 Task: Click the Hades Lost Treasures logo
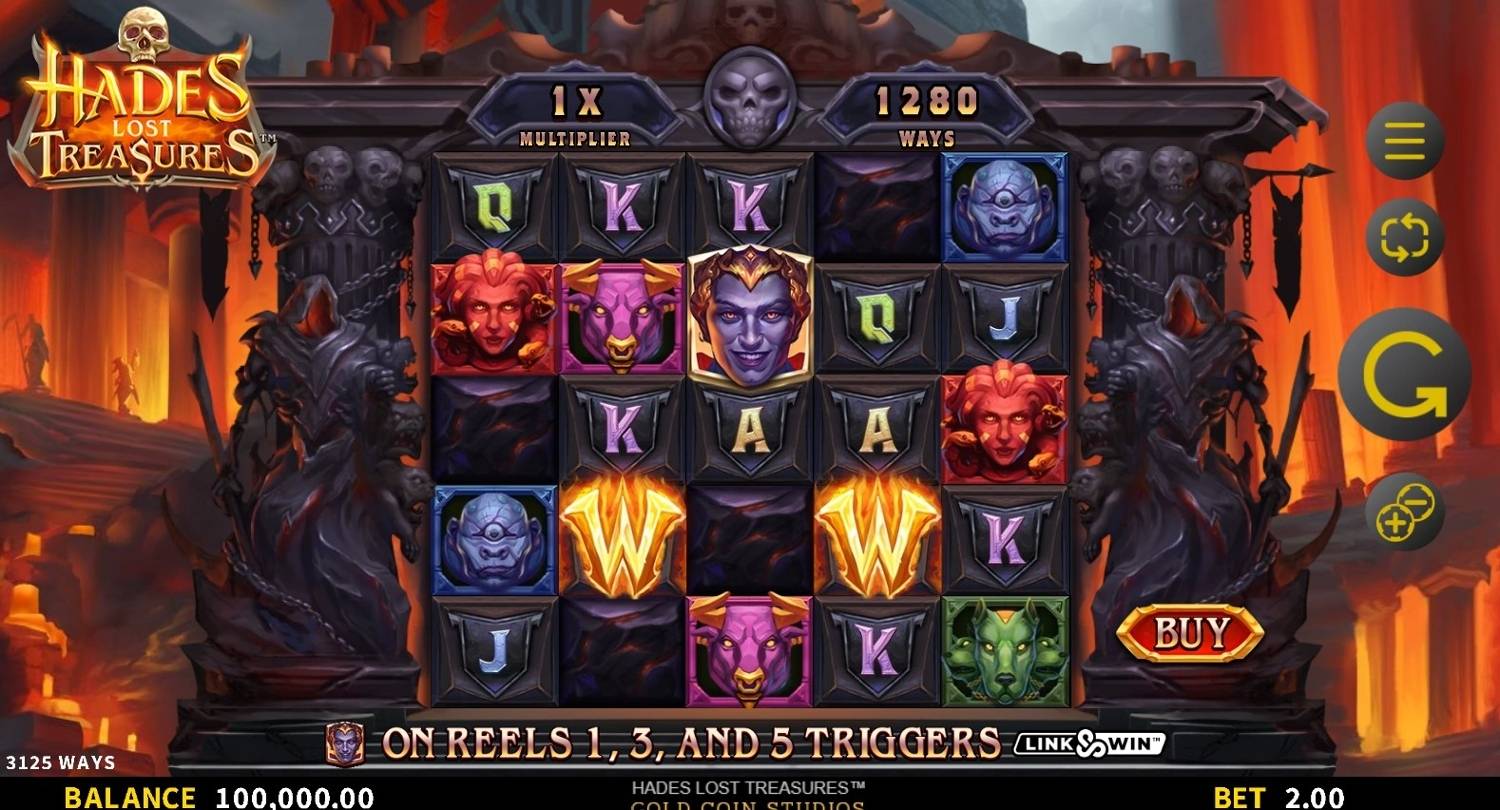pyautogui.click(x=142, y=100)
